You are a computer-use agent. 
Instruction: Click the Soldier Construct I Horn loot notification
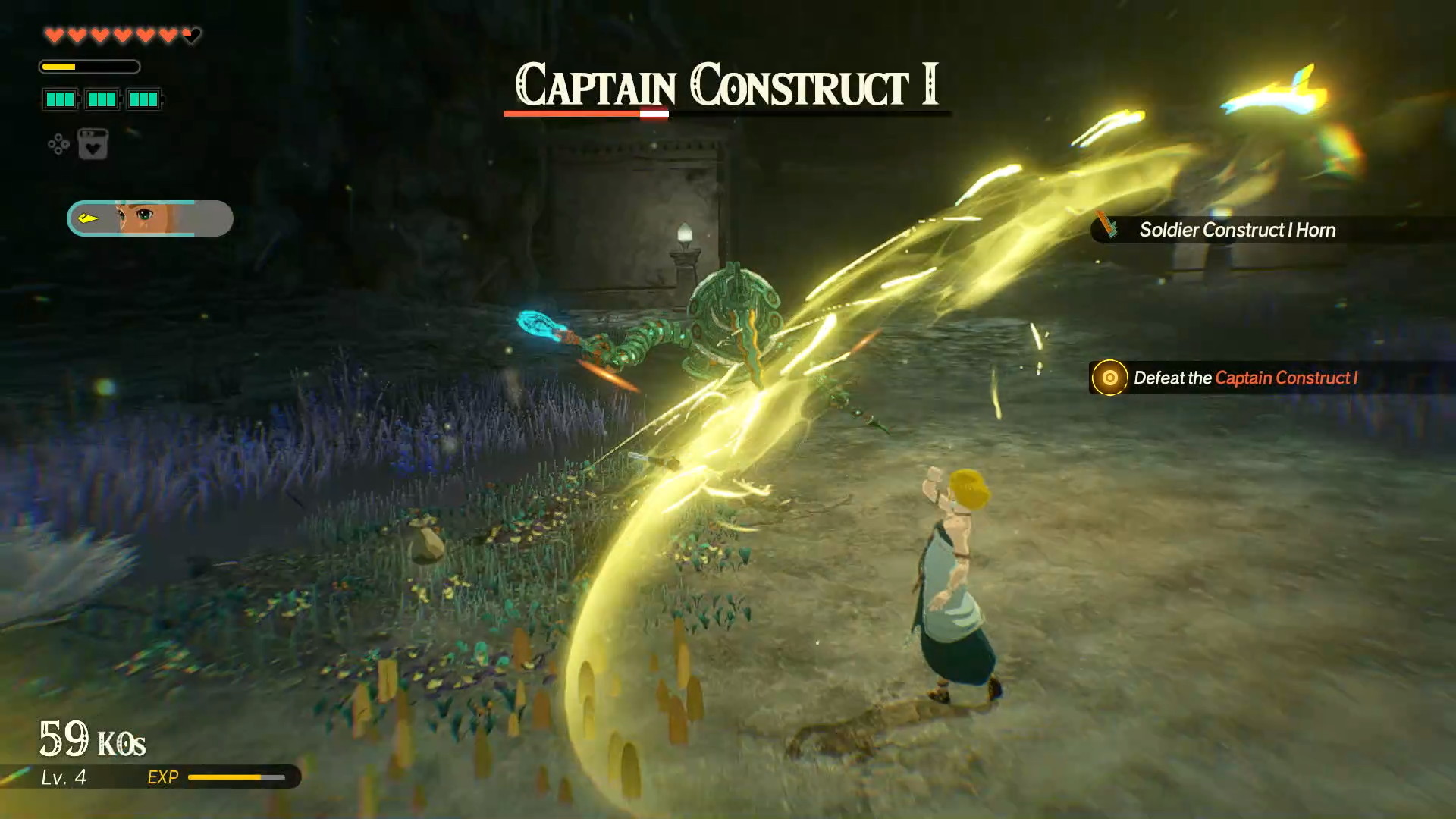pyautogui.click(x=1236, y=230)
